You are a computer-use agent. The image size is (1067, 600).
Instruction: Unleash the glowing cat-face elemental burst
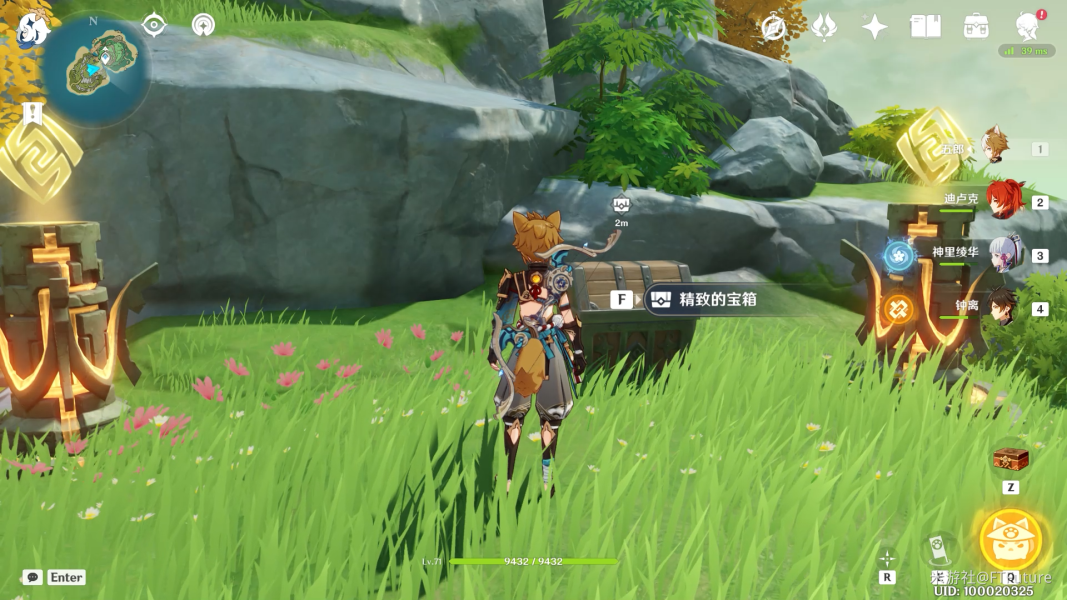[x=1011, y=540]
